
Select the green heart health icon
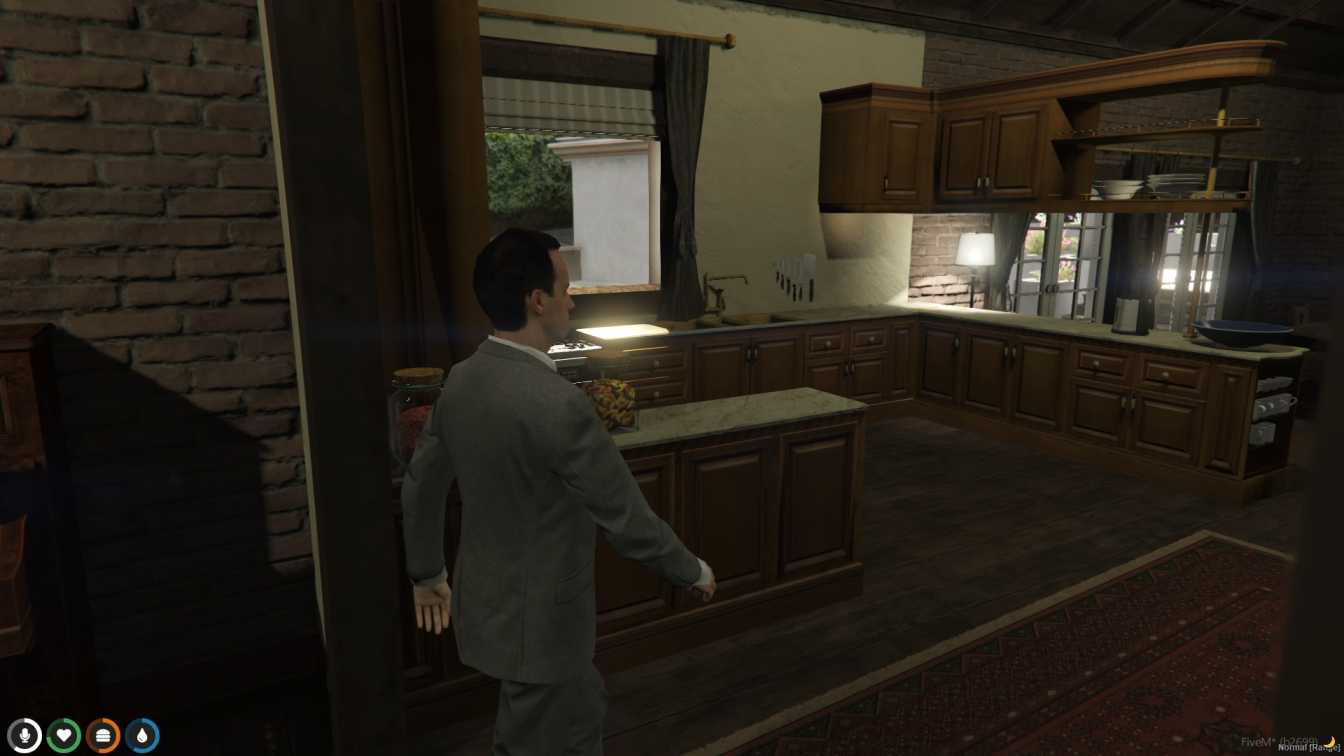[64, 734]
